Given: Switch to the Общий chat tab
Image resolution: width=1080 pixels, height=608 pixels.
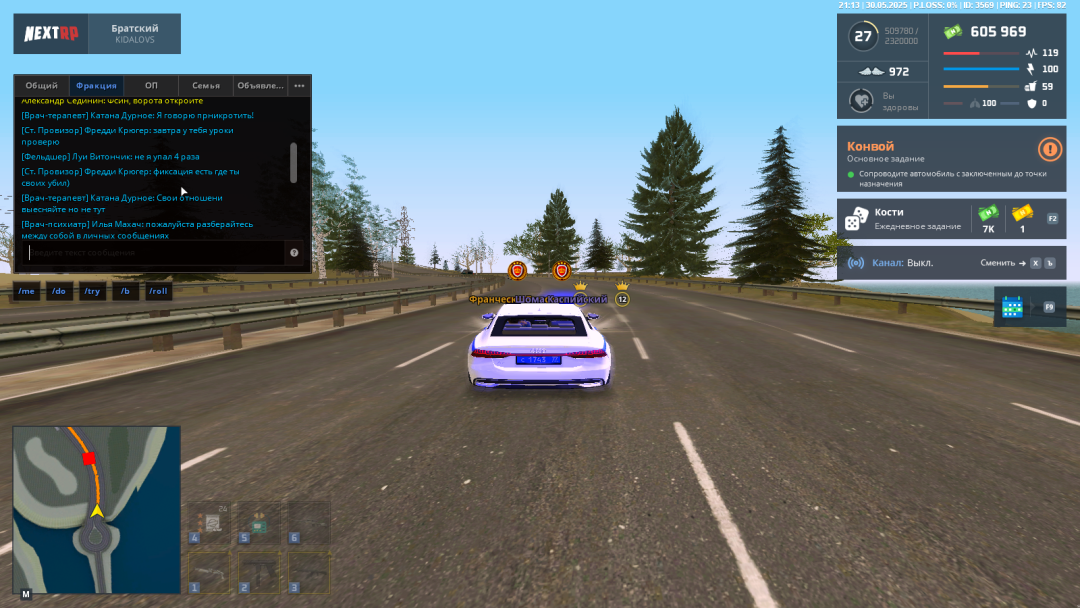Looking at the screenshot, I should click(41, 86).
